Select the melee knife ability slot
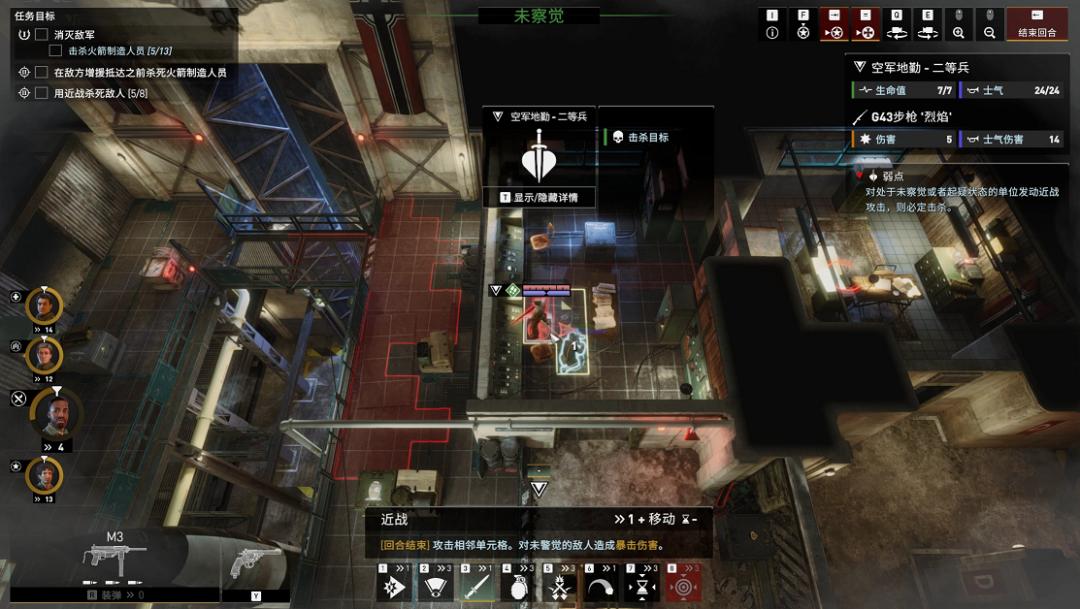Viewport: 1080px width, 609px height. pyautogui.click(x=478, y=585)
